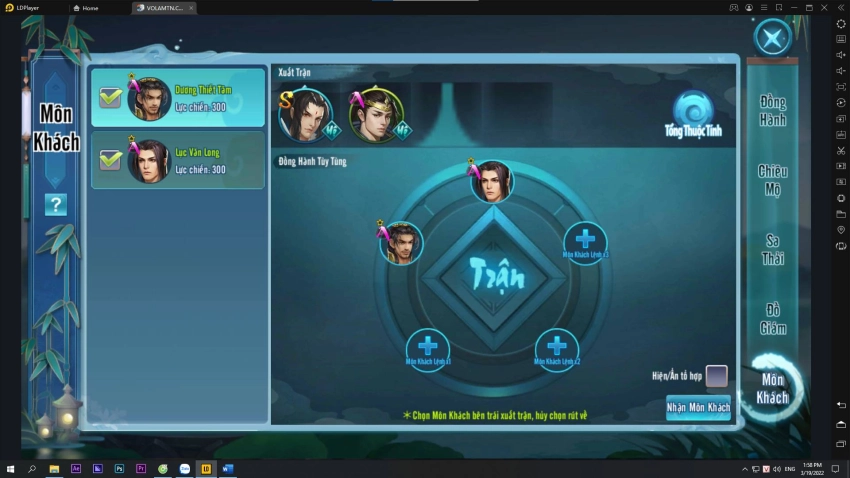Switch to the Chiêu Mộ tab
850x478 pixels.
click(x=772, y=180)
